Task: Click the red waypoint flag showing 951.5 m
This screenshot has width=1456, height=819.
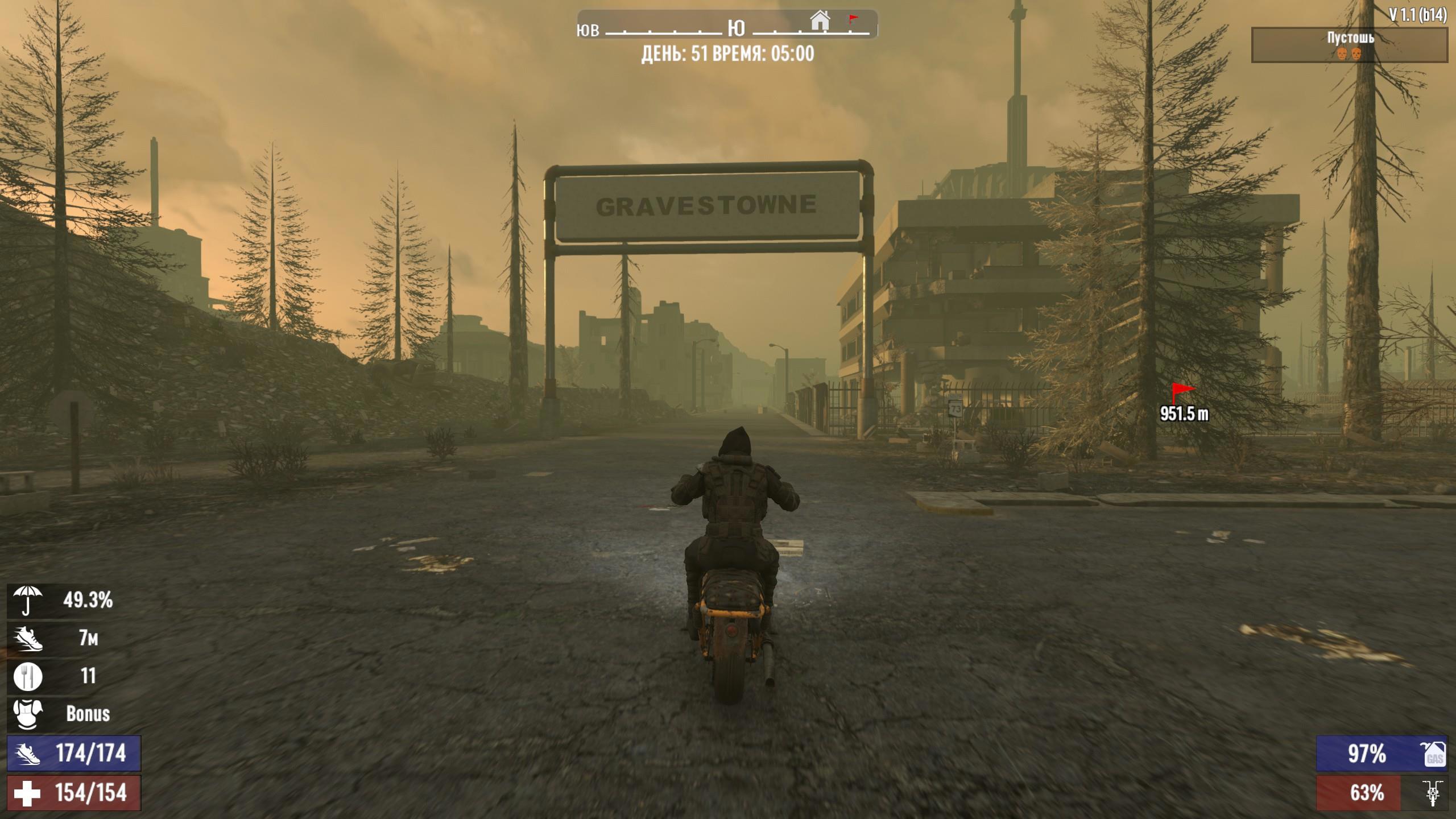Action: click(1182, 392)
